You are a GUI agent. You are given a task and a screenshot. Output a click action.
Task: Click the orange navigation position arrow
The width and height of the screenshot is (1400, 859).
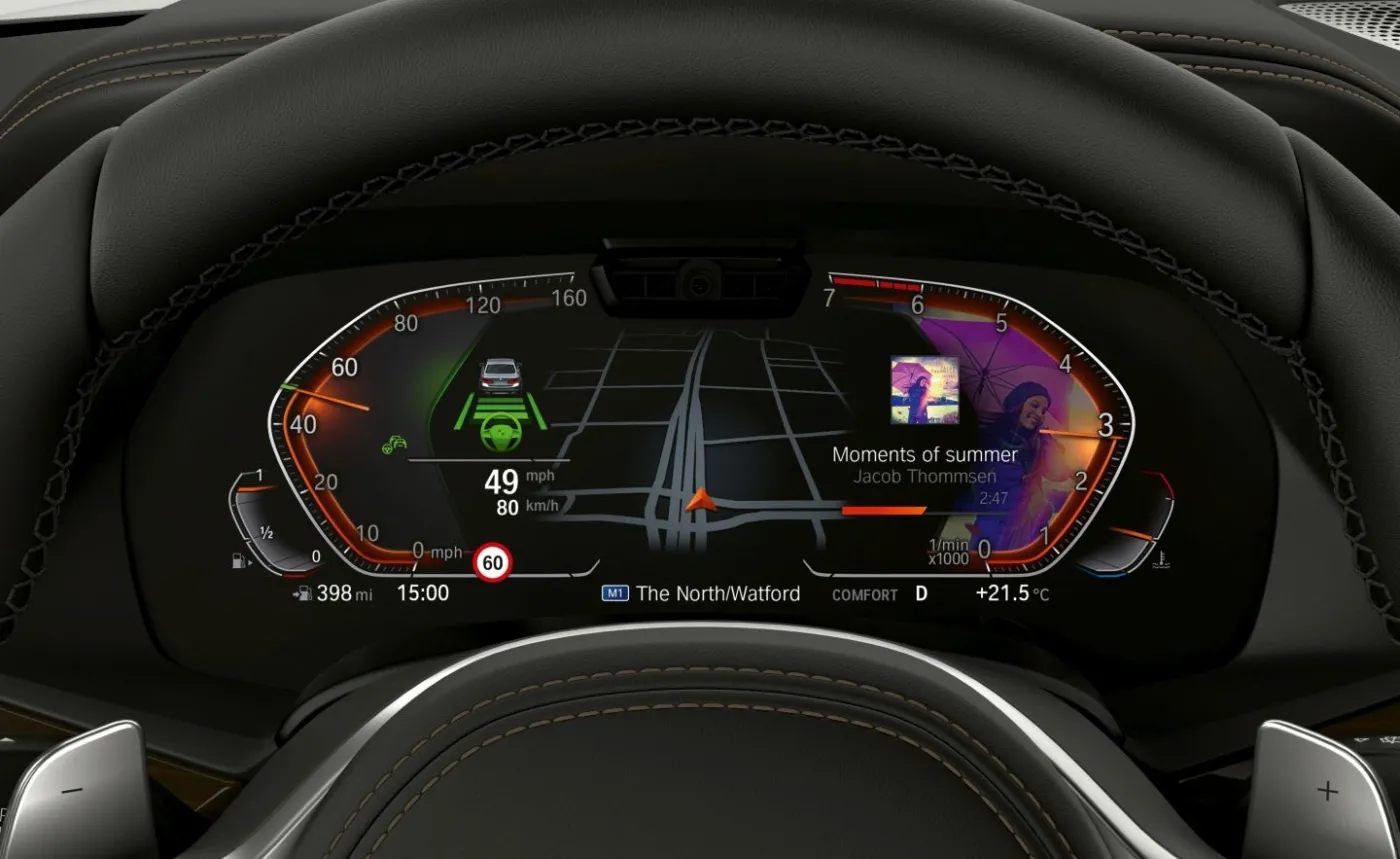699,498
